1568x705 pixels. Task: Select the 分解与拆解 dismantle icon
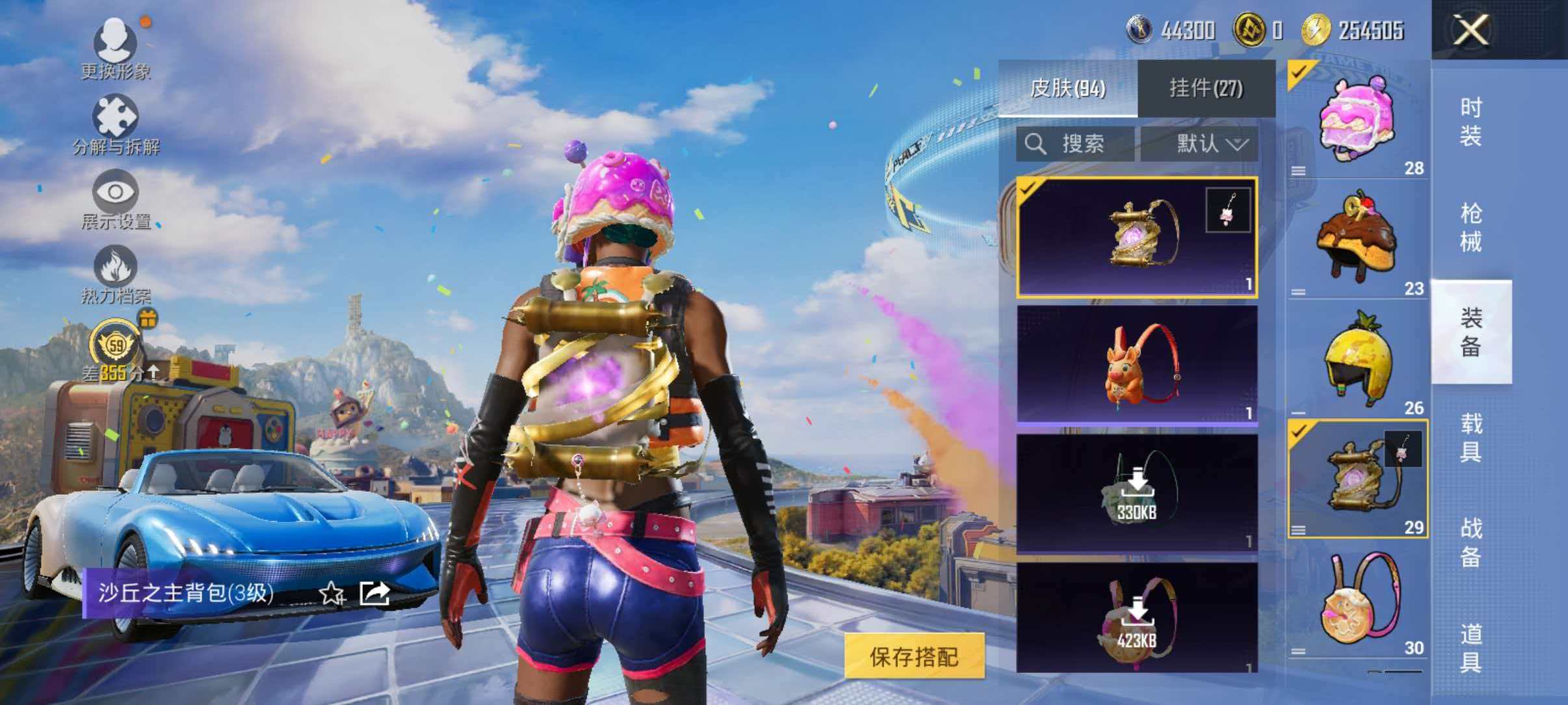(x=116, y=120)
